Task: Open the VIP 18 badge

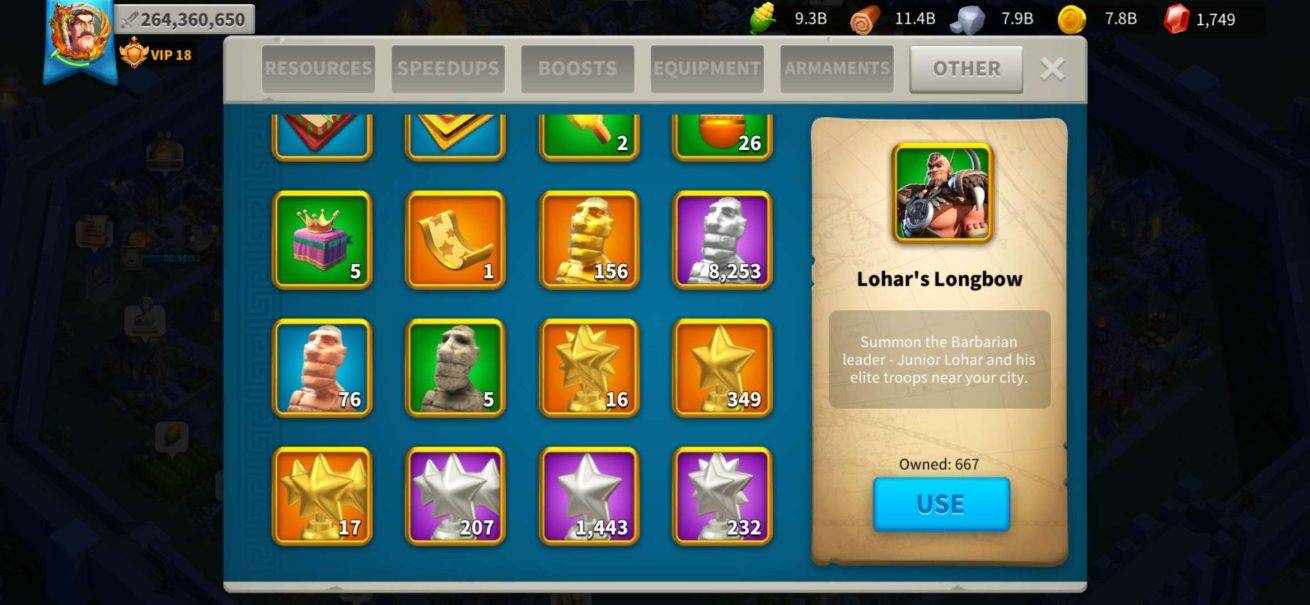Action: click(156, 54)
